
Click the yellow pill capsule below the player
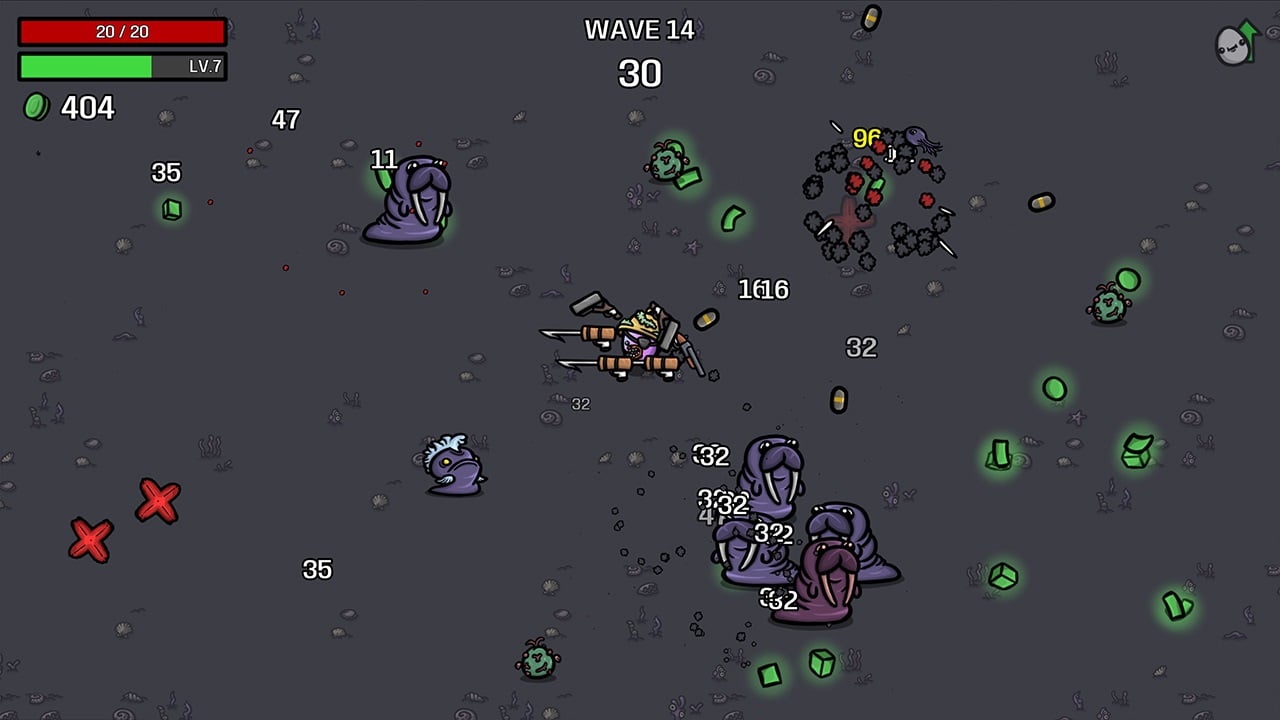(x=838, y=398)
